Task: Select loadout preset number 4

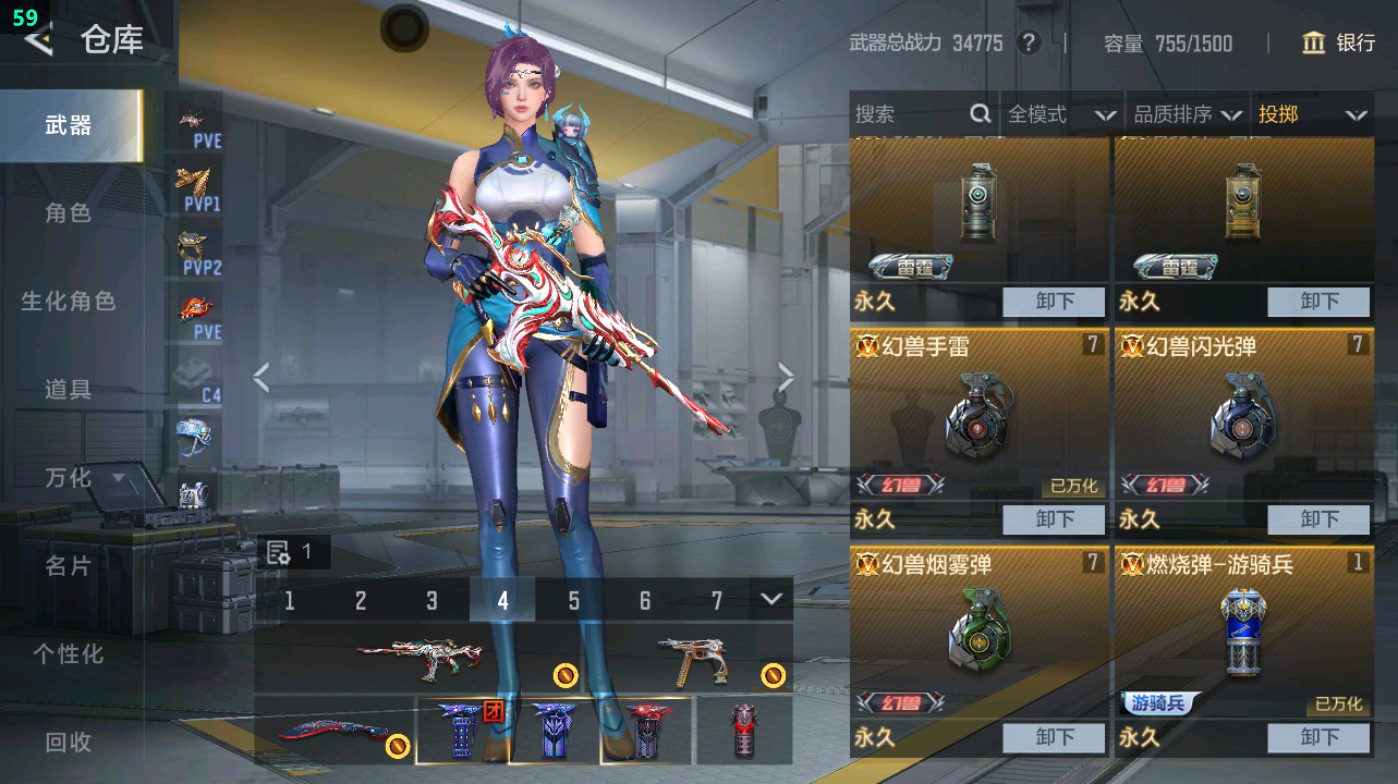Action: [x=503, y=602]
